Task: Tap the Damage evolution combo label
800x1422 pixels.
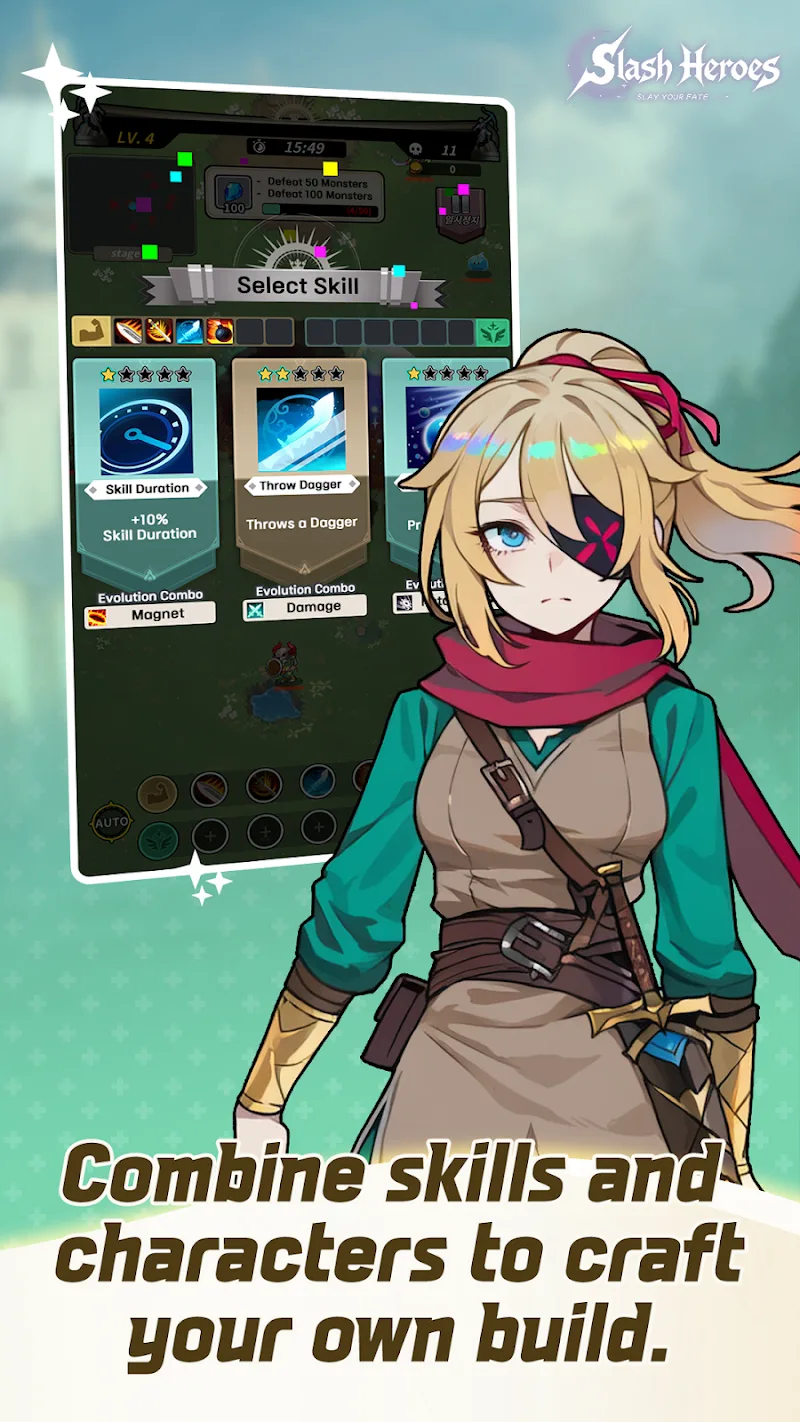Action: pos(305,607)
